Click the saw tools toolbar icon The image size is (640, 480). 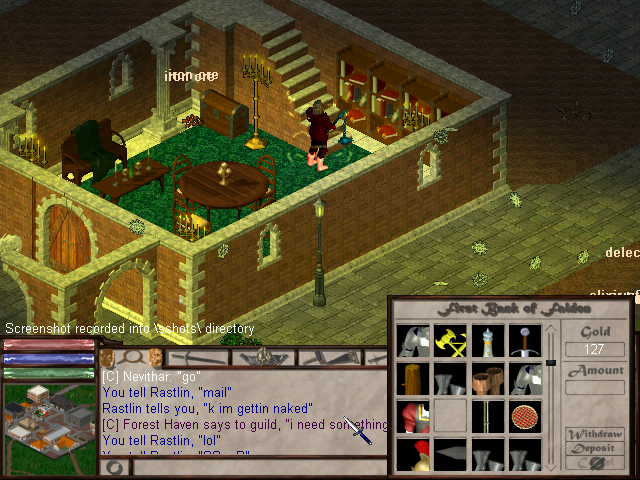click(331, 357)
